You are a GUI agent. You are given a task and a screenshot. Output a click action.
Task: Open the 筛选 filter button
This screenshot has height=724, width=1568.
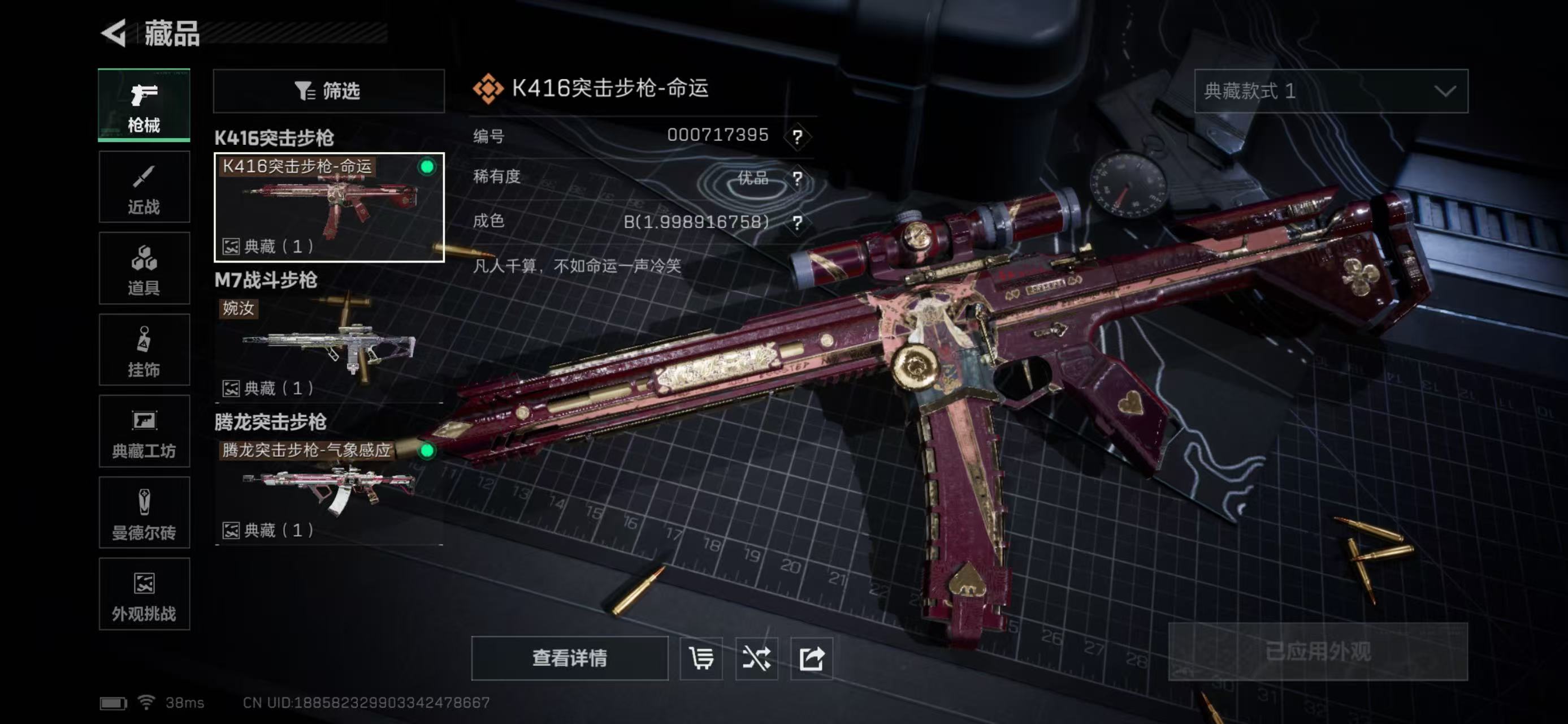point(329,91)
